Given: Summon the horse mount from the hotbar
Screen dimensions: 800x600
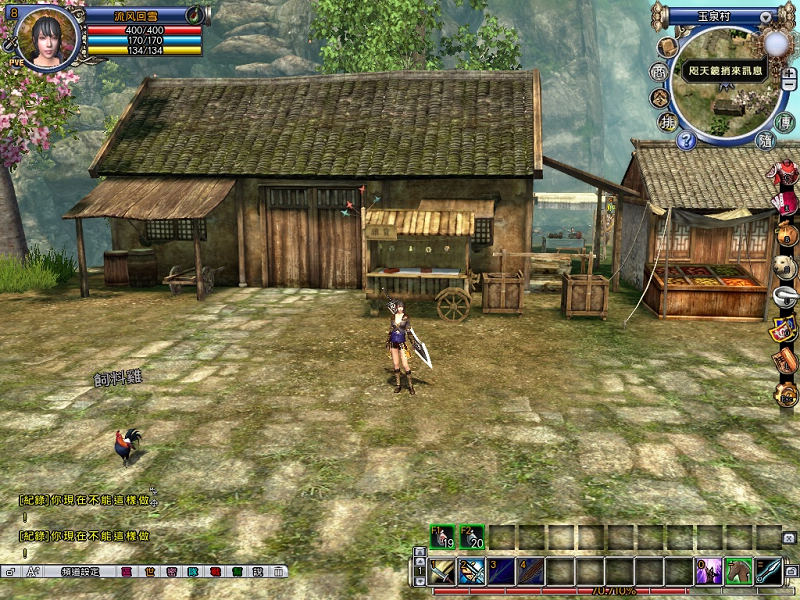Looking at the screenshot, I should click(738, 572).
